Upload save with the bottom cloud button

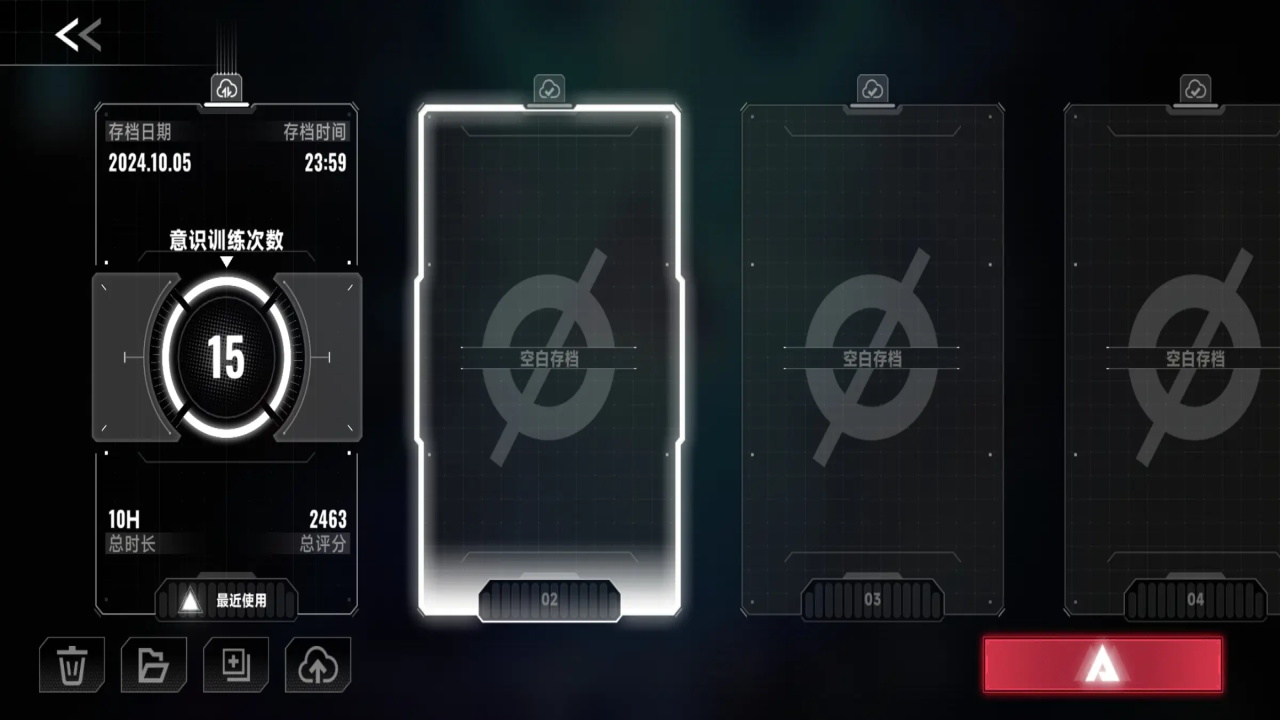click(x=318, y=665)
